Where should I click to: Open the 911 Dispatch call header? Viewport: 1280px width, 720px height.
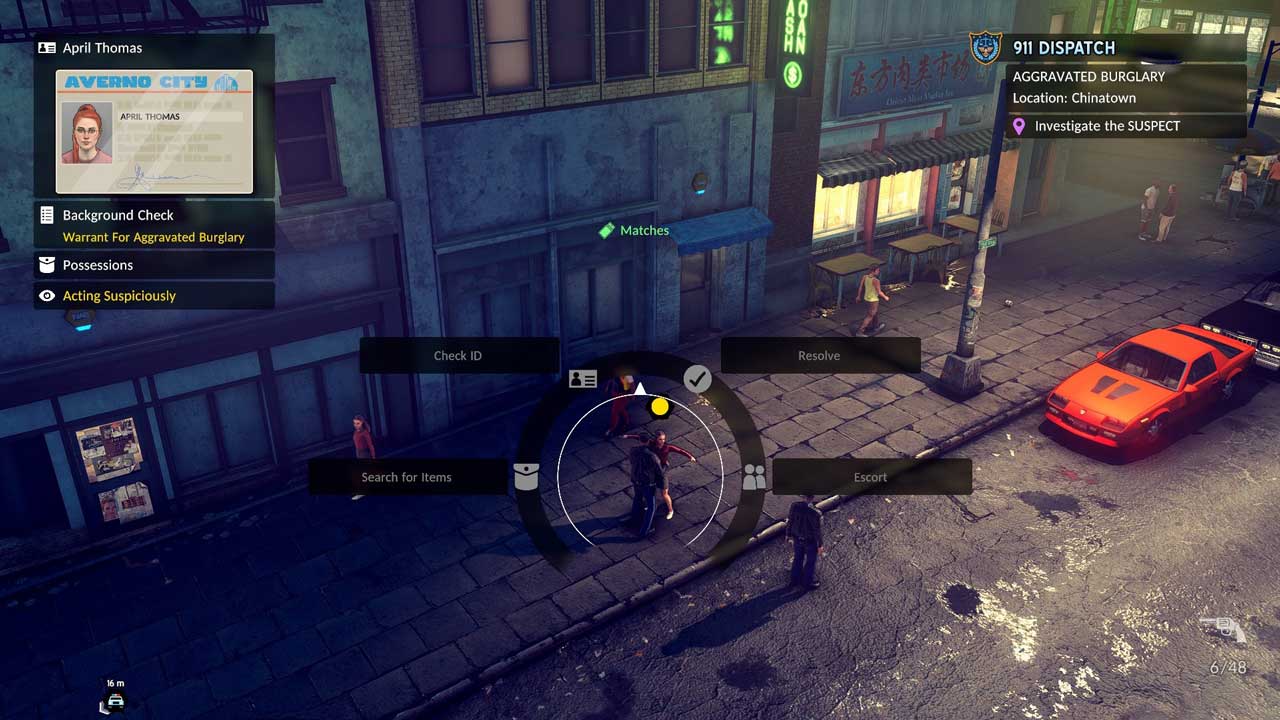pyautogui.click(x=1110, y=48)
